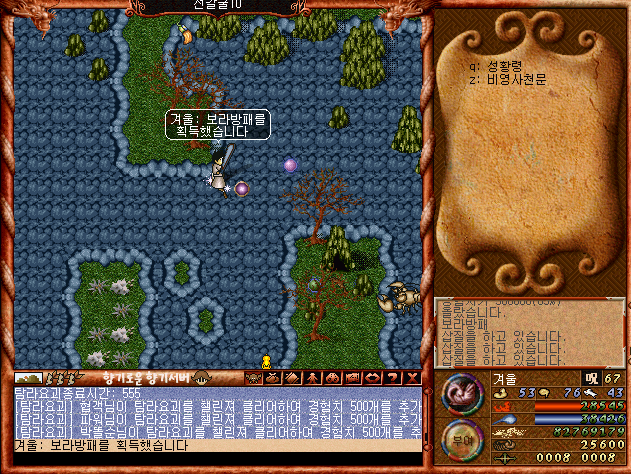Close the game with the X button

click(x=412, y=378)
